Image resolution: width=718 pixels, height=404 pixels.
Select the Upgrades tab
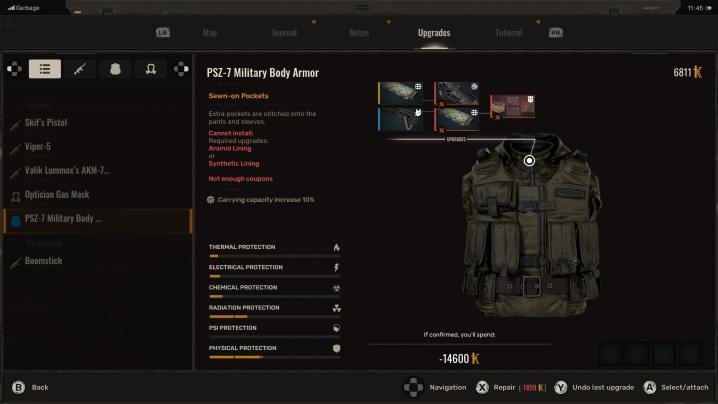pos(434,33)
